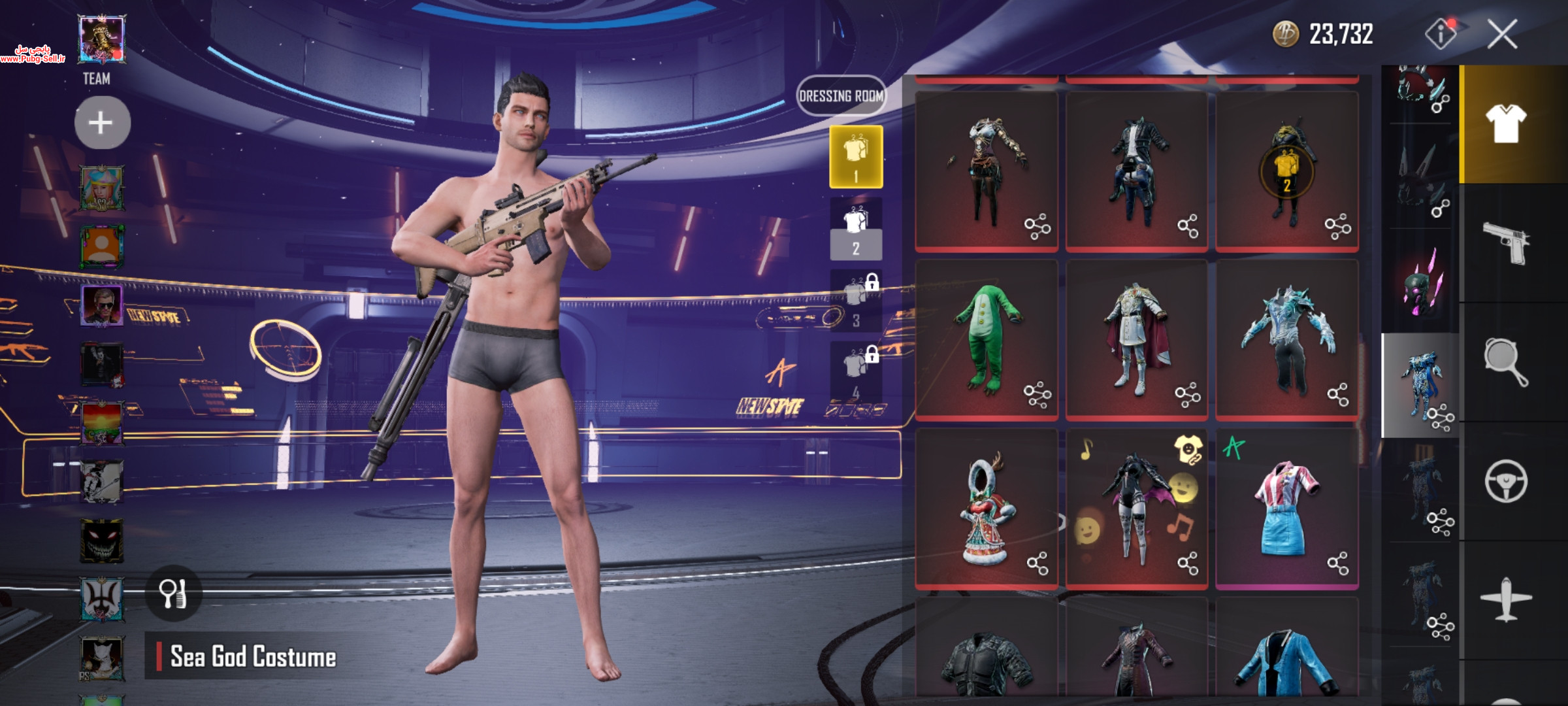Select outfit preset 1
This screenshot has width=1568, height=706.
tap(856, 157)
